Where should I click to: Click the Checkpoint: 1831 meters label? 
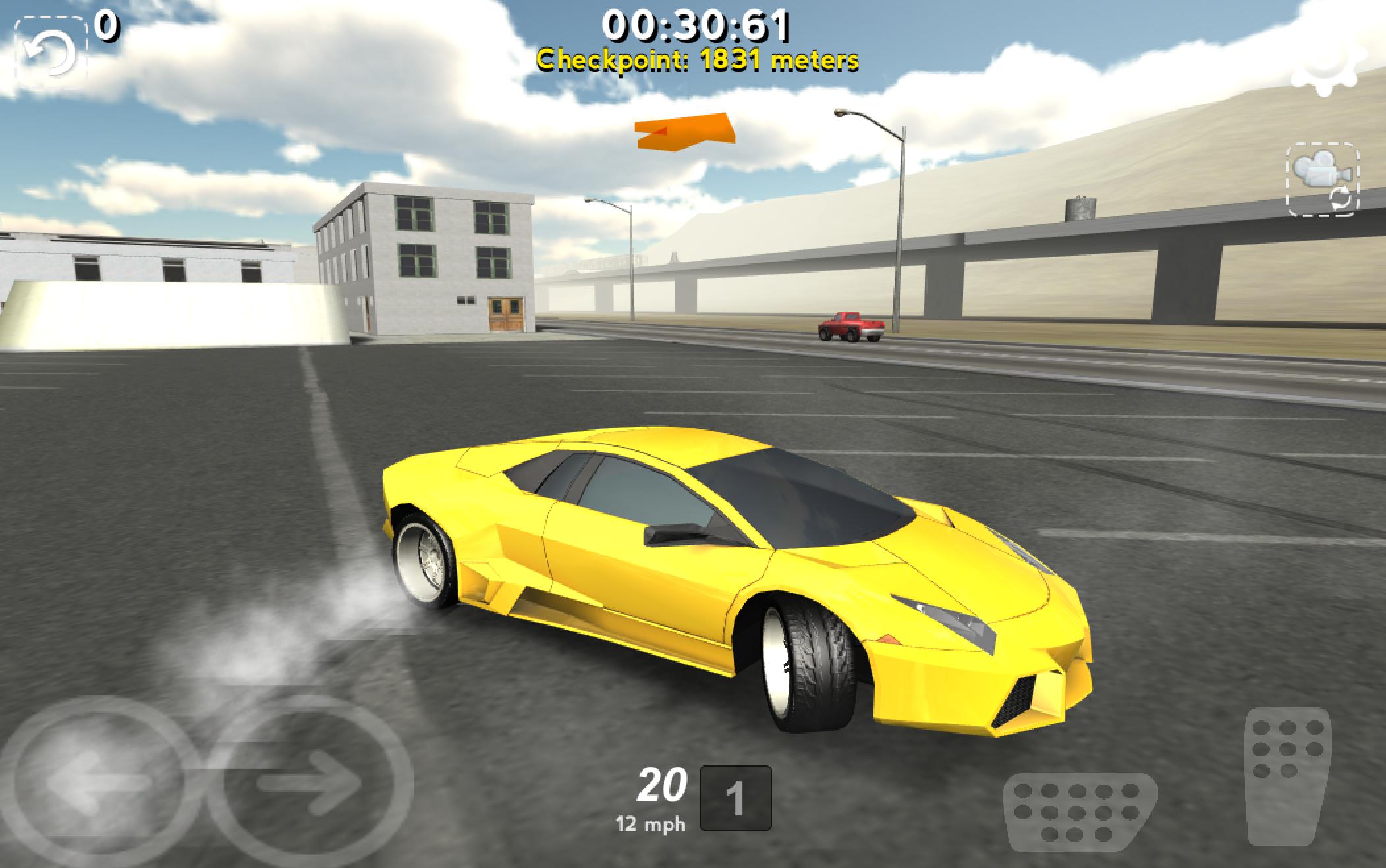[x=698, y=61]
